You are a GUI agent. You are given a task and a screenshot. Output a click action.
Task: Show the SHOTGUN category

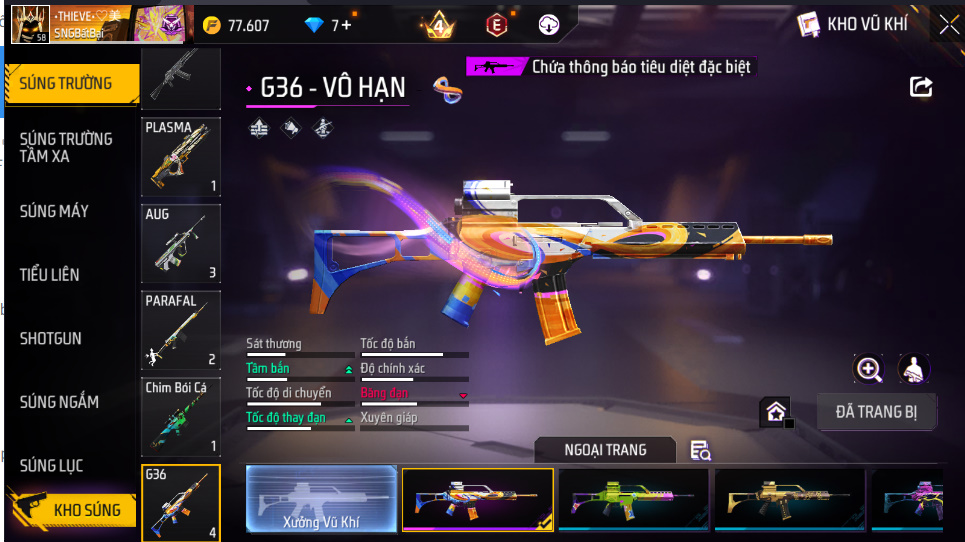click(x=51, y=338)
